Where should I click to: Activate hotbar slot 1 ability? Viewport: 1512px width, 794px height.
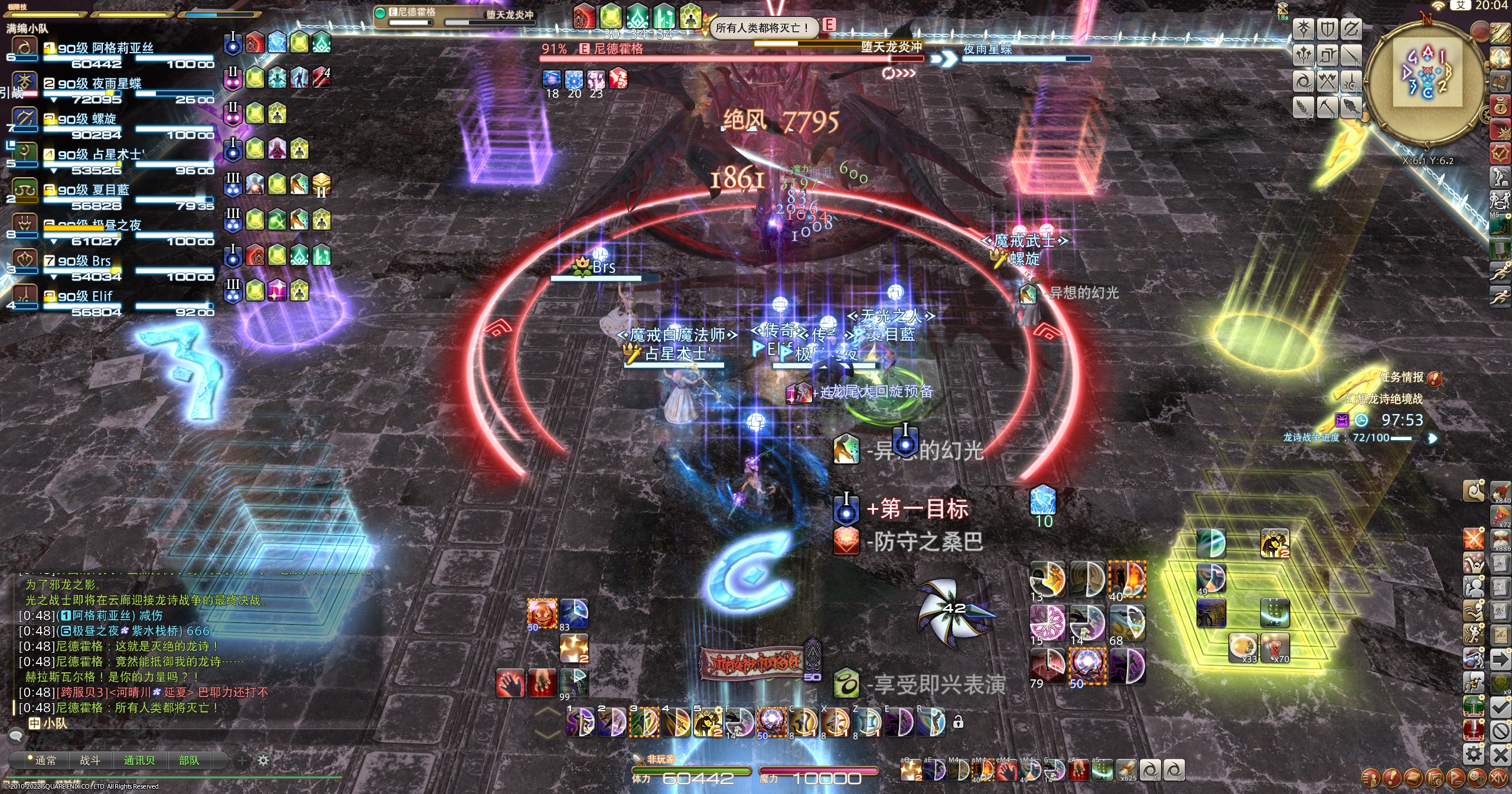(580, 722)
